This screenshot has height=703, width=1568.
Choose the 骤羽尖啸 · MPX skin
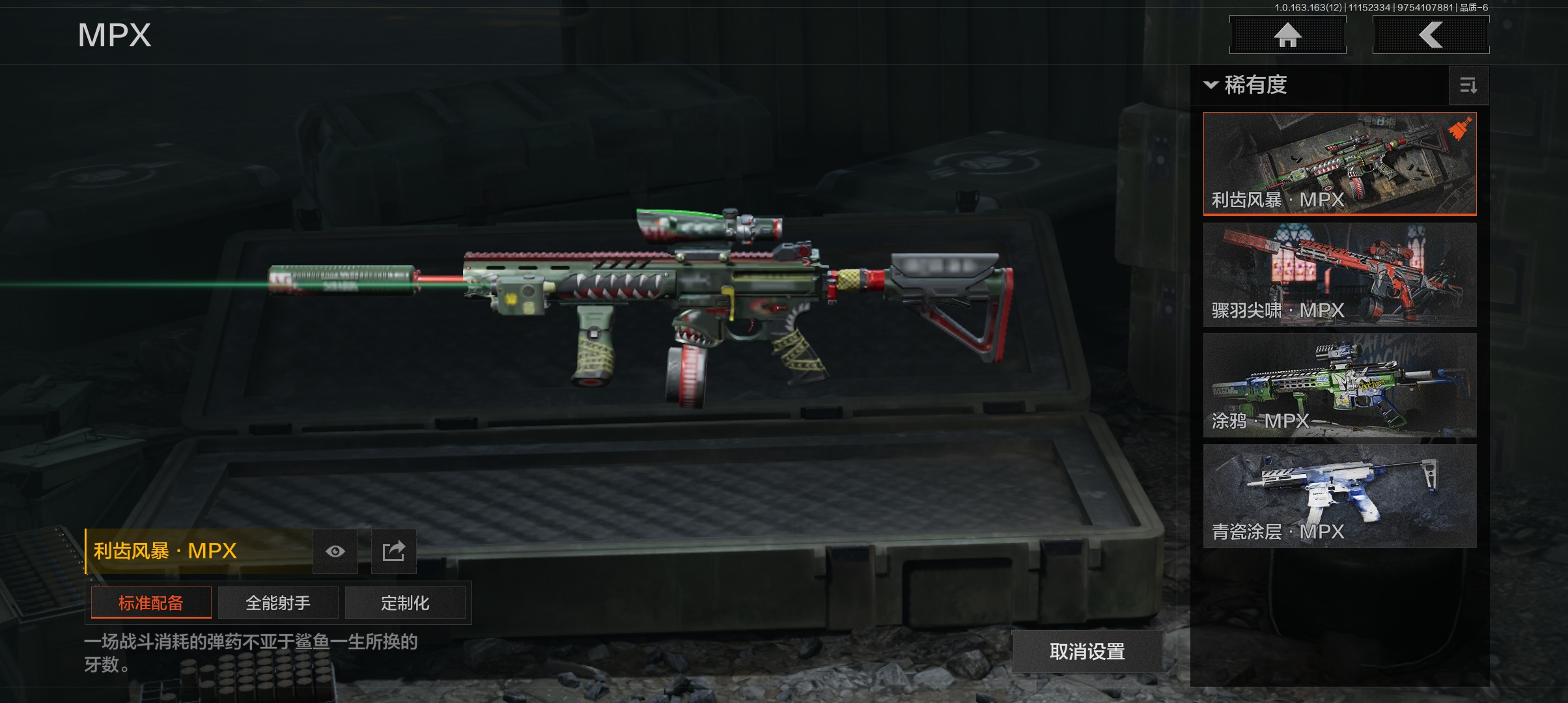click(x=1339, y=274)
